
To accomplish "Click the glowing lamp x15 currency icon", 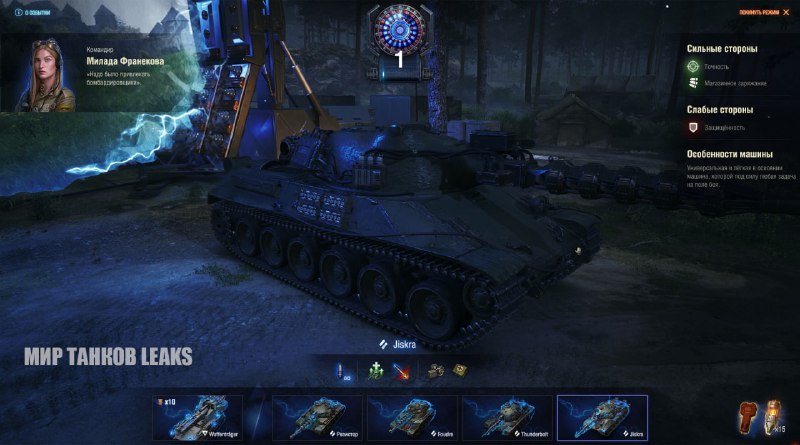I will click(772, 415).
